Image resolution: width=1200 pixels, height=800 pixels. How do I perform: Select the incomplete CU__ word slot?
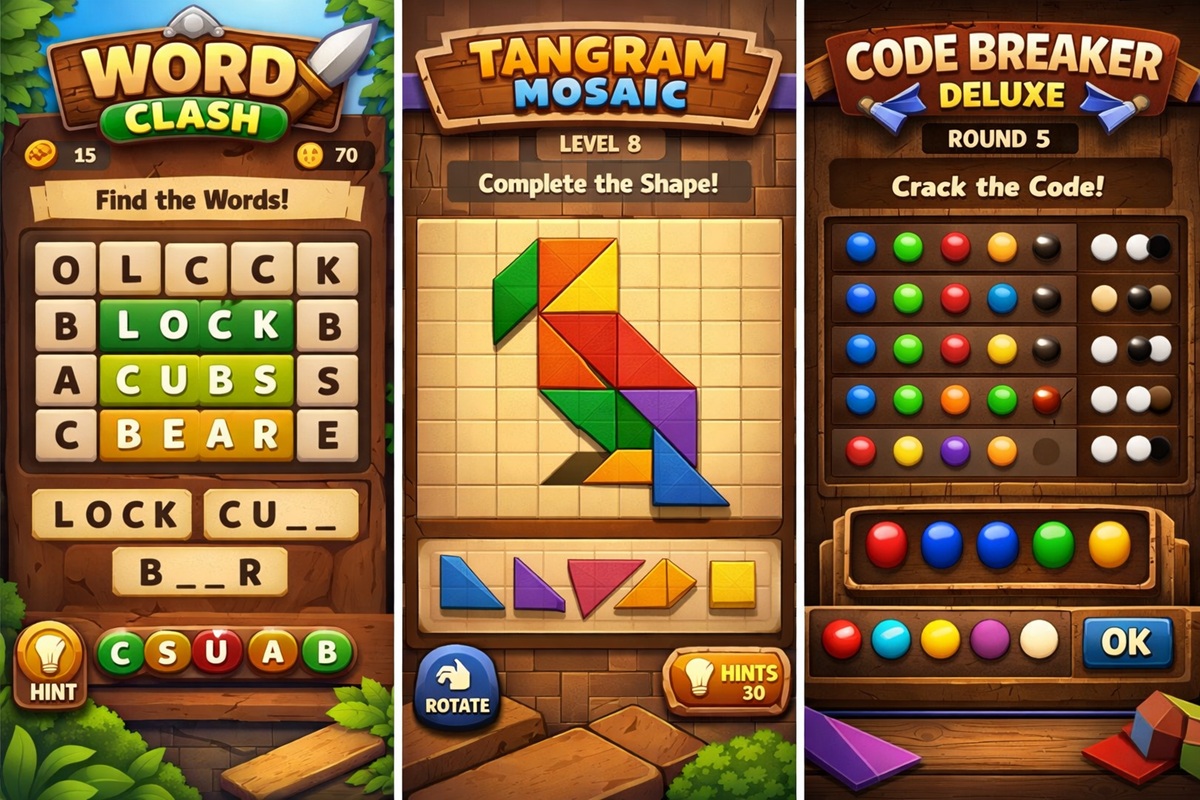tap(281, 515)
